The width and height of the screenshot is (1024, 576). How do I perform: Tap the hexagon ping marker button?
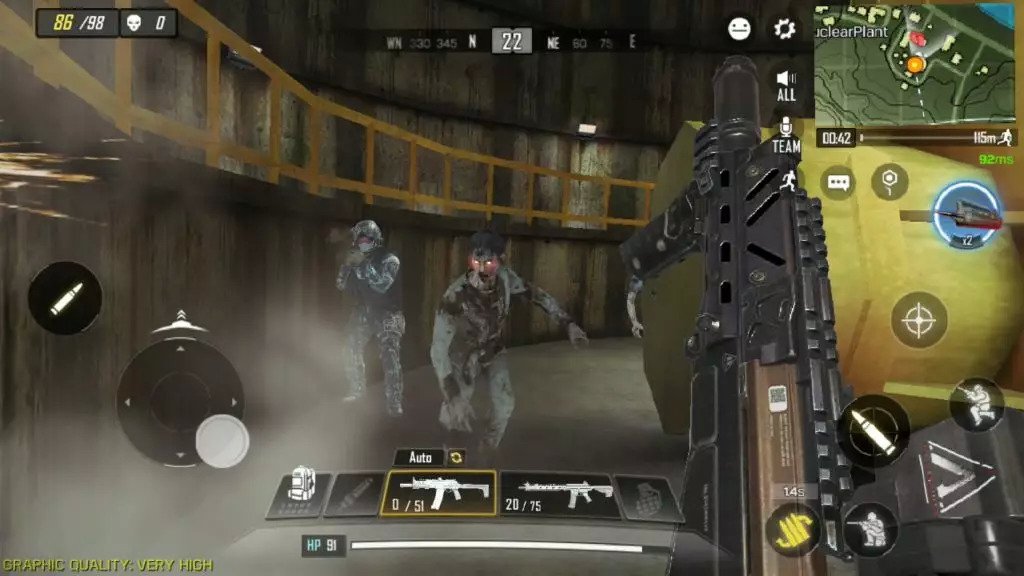tap(889, 181)
